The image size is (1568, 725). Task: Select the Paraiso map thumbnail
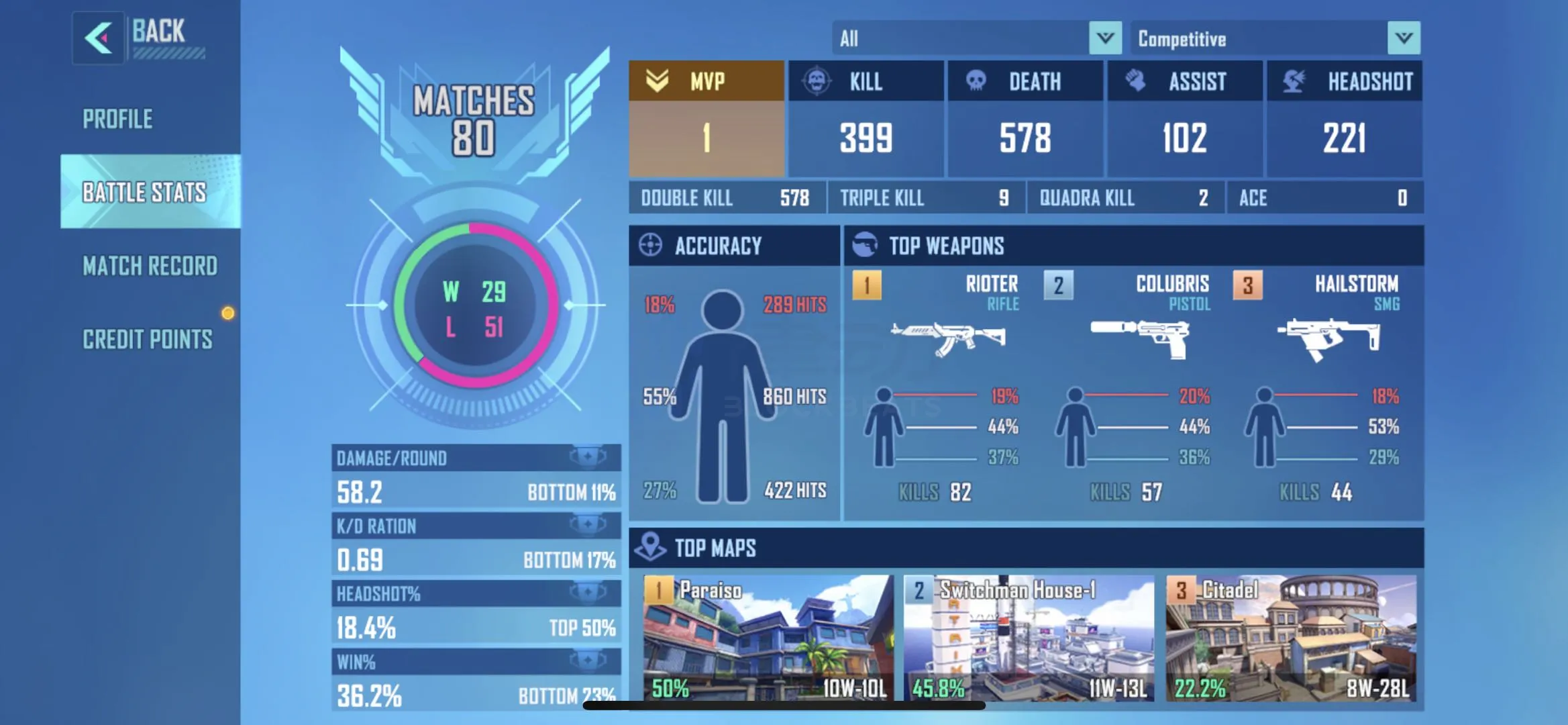point(768,638)
